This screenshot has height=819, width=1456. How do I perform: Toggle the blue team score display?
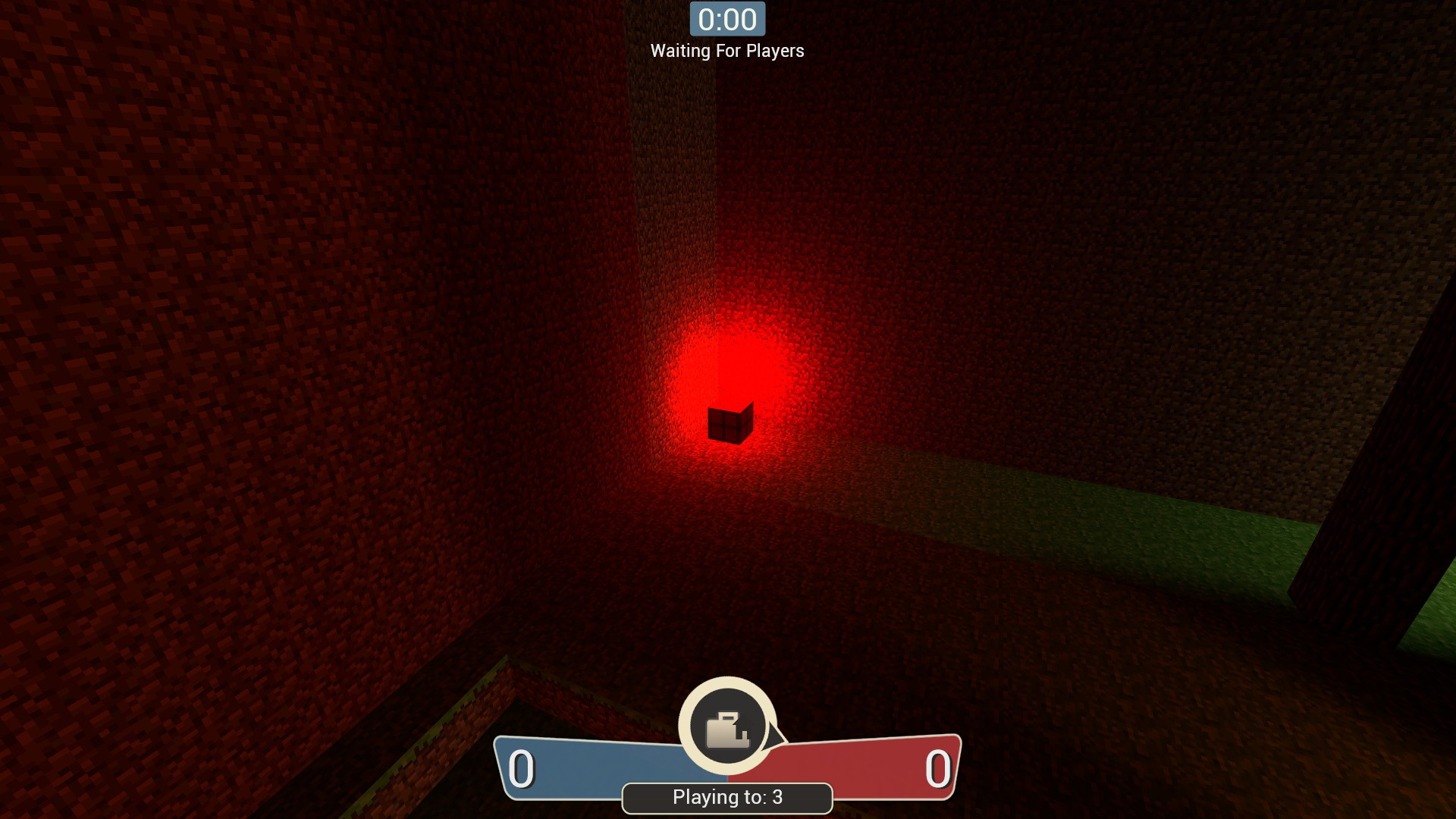(x=522, y=768)
